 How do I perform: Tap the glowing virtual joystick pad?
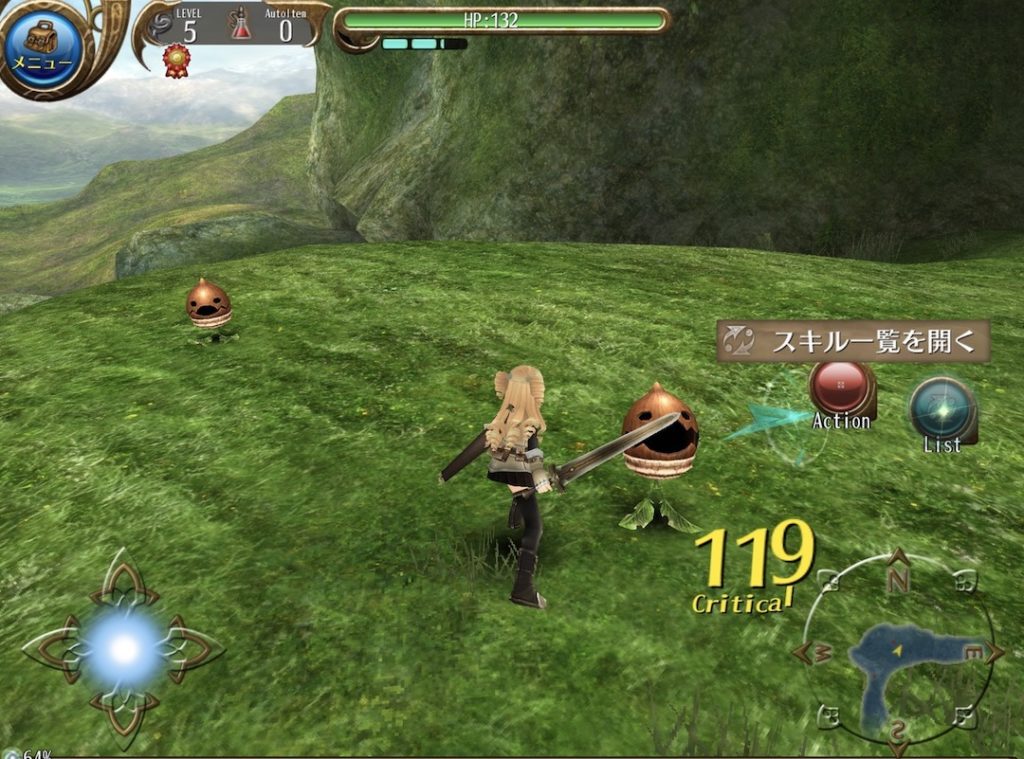coord(124,650)
